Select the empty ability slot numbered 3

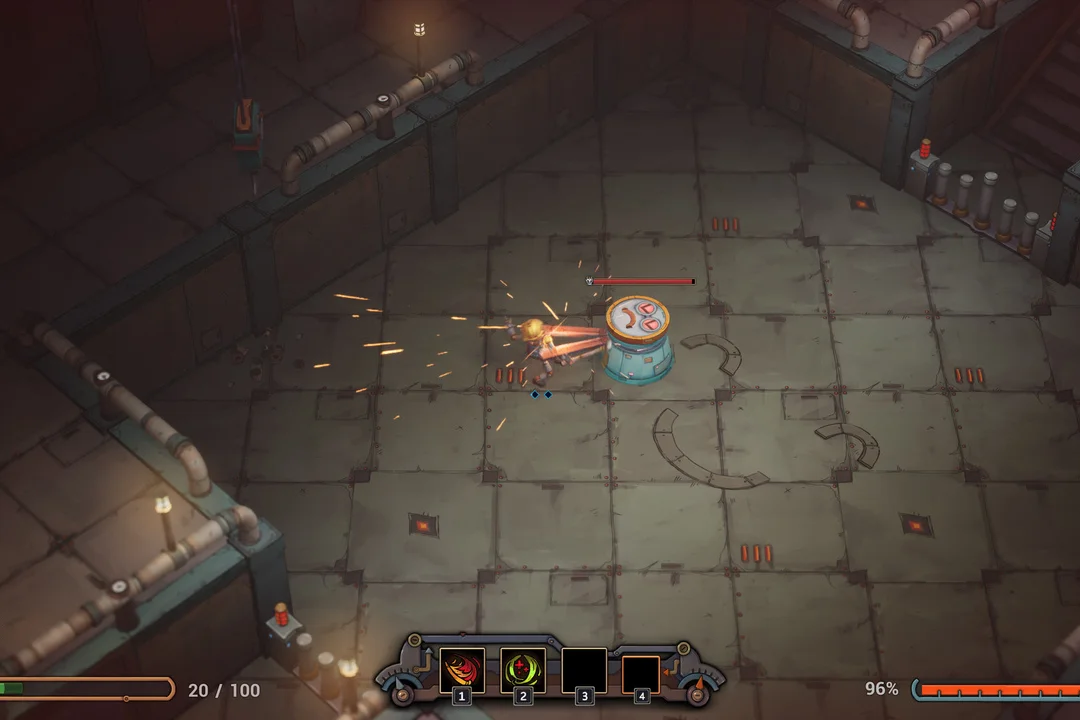pos(584,670)
